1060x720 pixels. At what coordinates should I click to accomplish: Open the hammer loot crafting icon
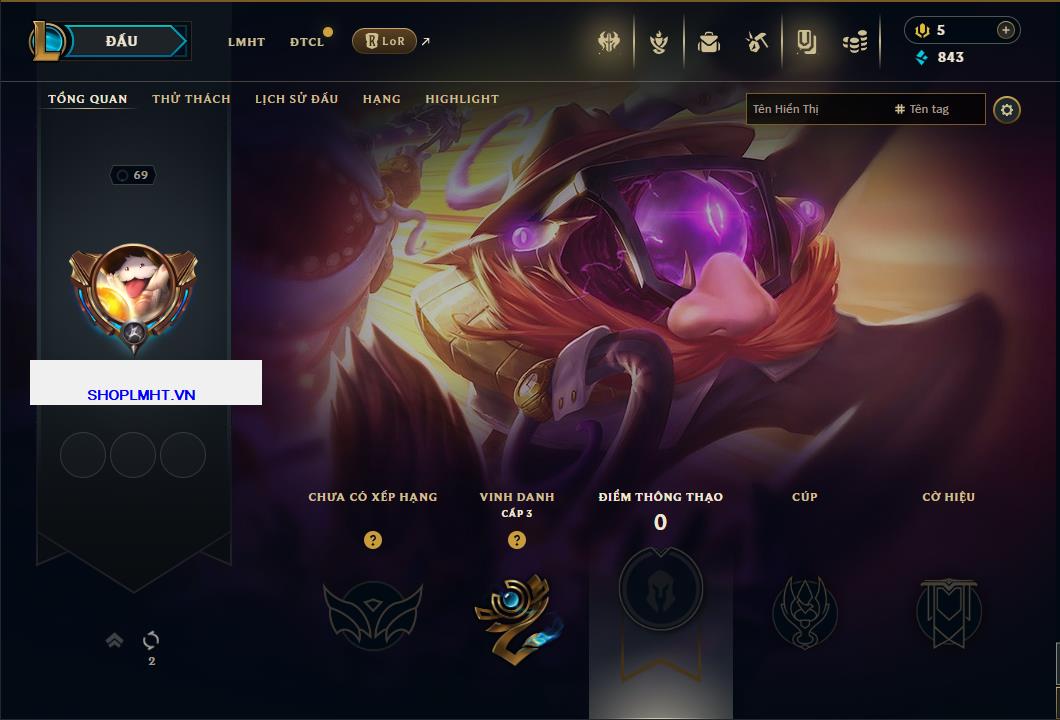[x=756, y=42]
